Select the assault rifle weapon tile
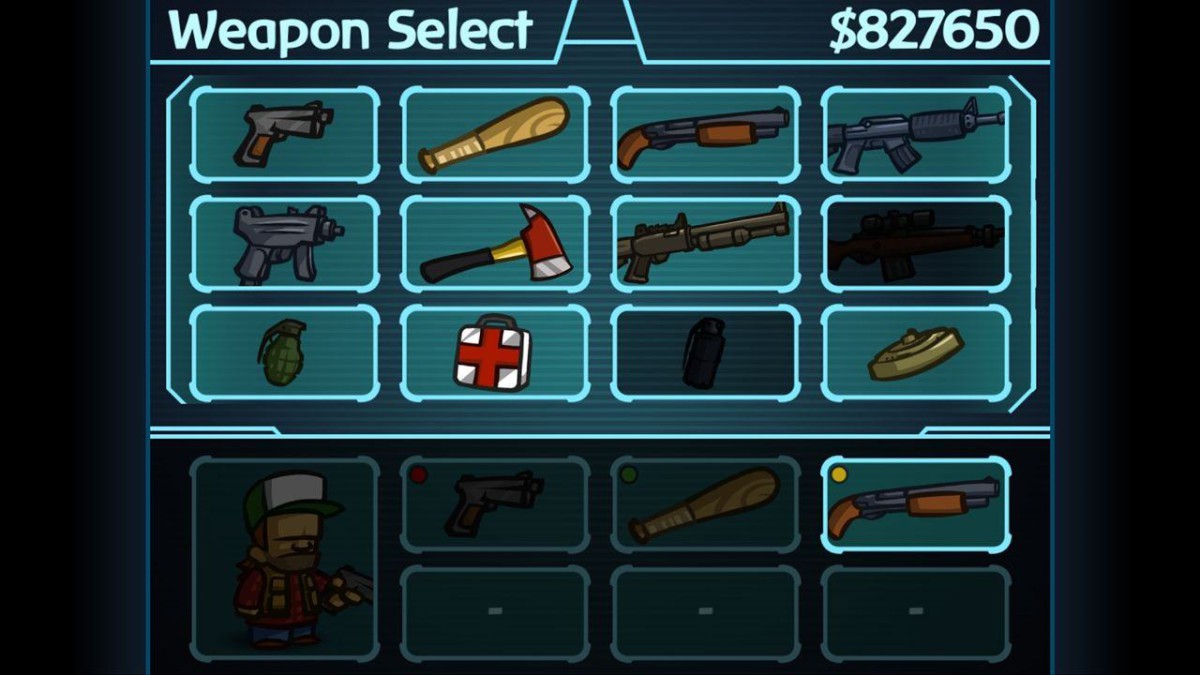1200x675 pixels. 915,134
